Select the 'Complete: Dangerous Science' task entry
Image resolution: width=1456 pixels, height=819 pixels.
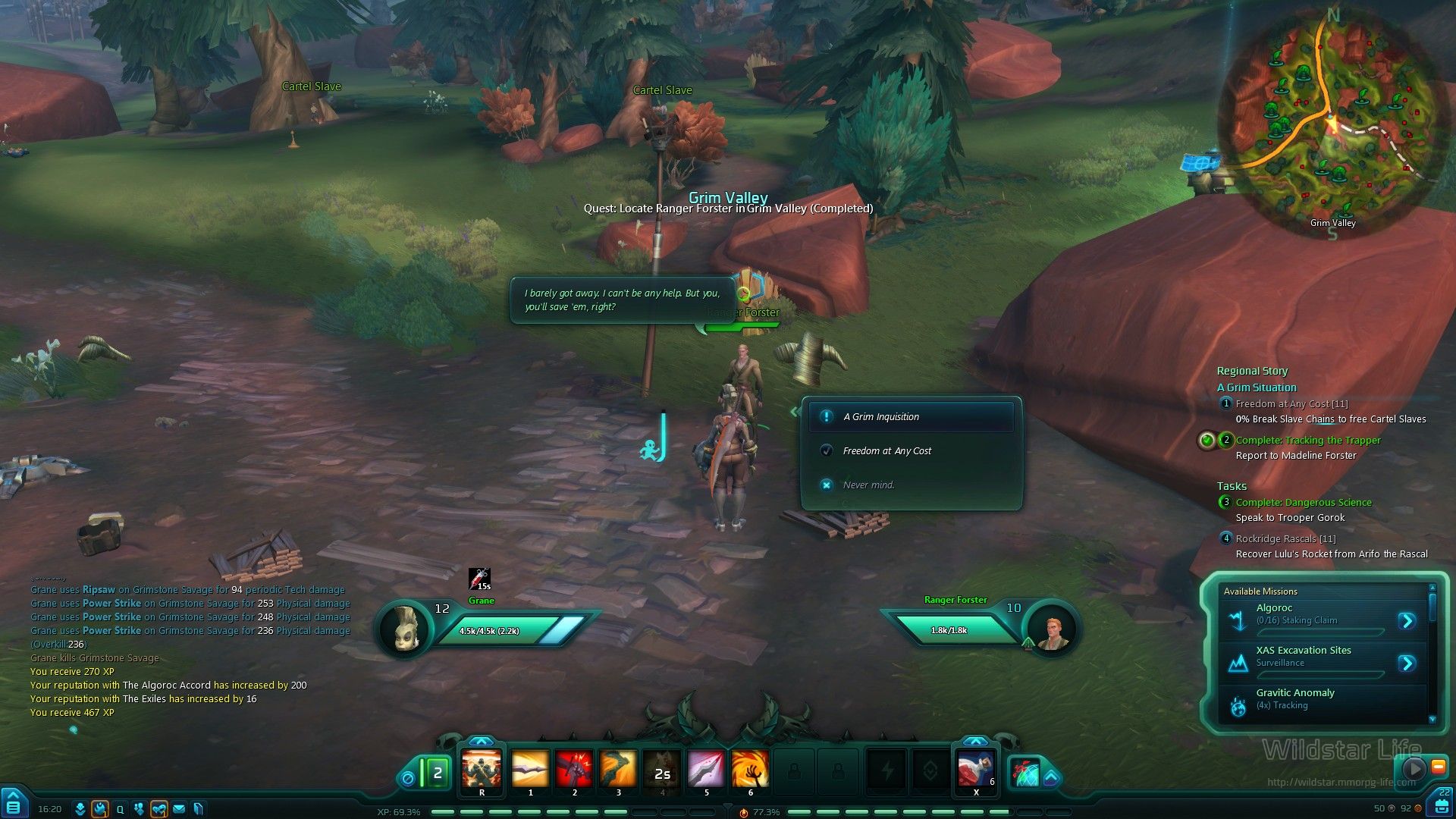tap(1303, 503)
